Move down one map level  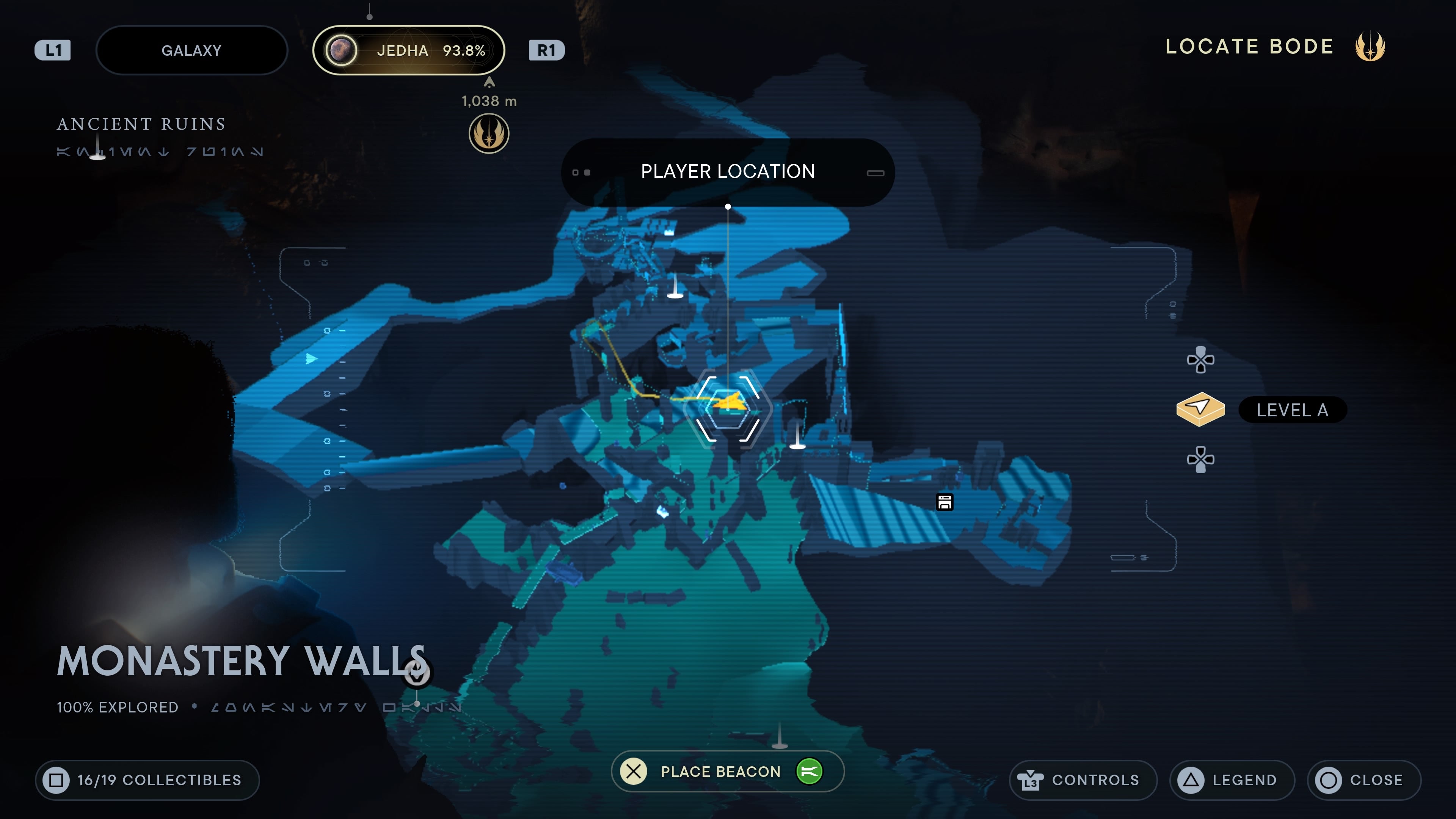click(x=1200, y=459)
